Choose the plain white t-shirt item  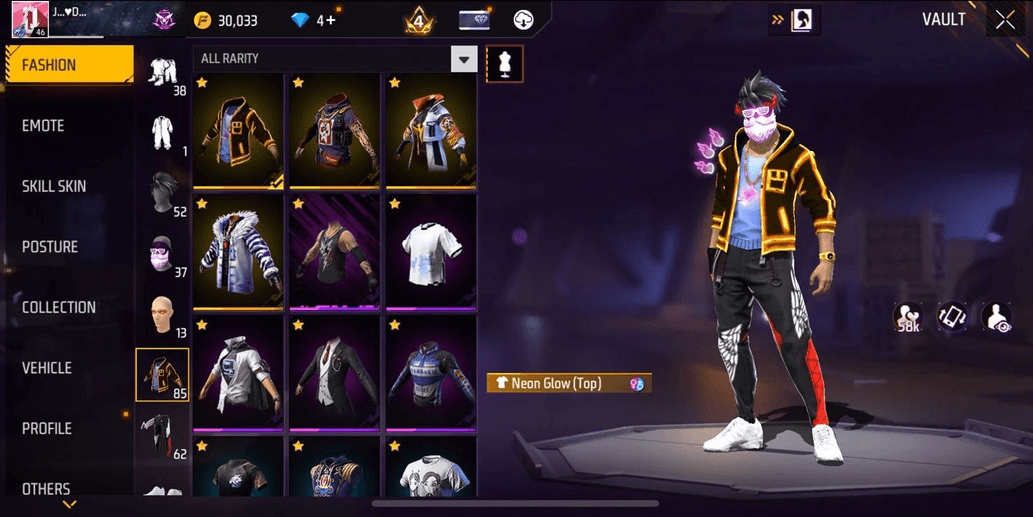(x=430, y=252)
